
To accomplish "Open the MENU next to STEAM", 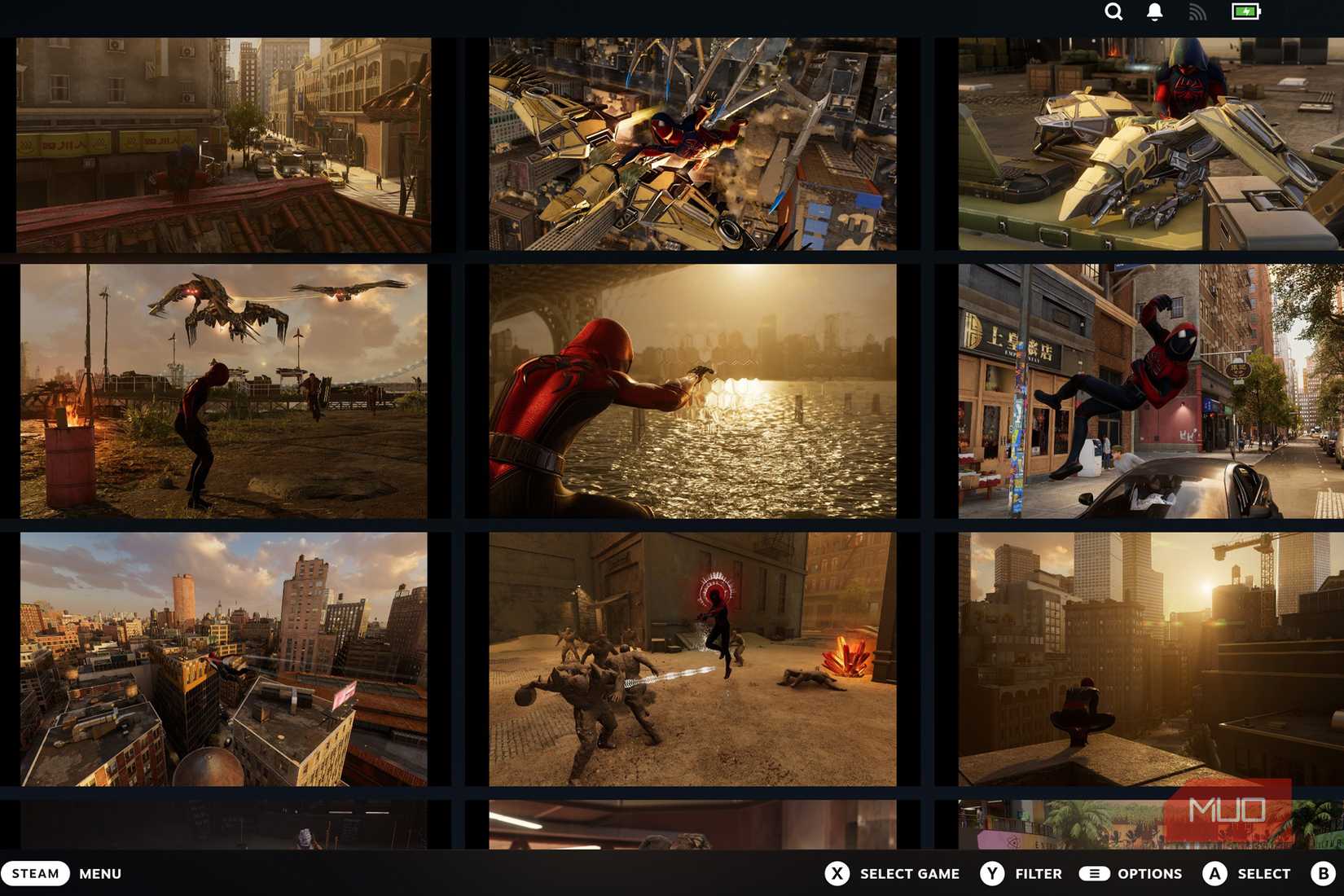I will pyautogui.click(x=100, y=873).
